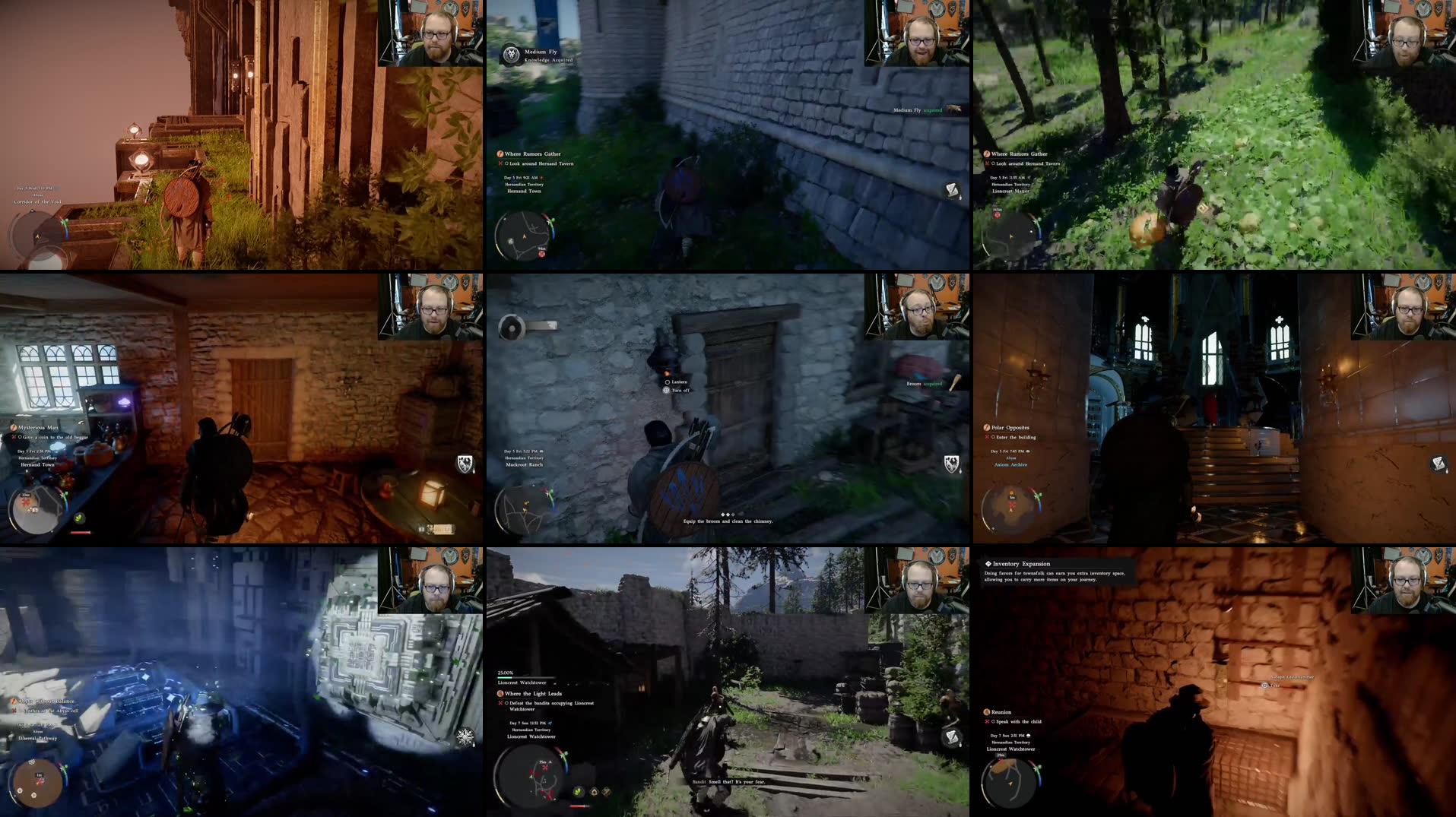
Task: Select the potion flask icon on the hotbar
Action: tap(594, 793)
